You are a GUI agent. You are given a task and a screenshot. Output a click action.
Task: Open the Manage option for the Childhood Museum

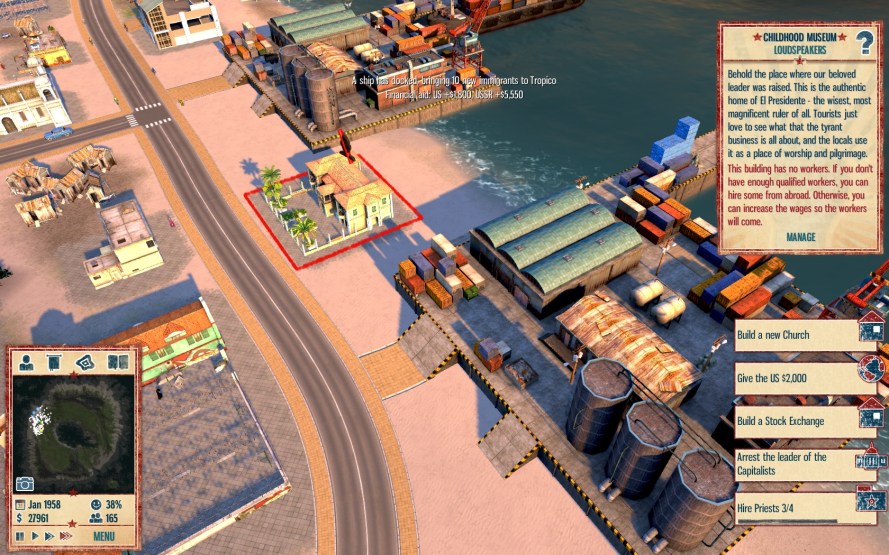point(800,237)
